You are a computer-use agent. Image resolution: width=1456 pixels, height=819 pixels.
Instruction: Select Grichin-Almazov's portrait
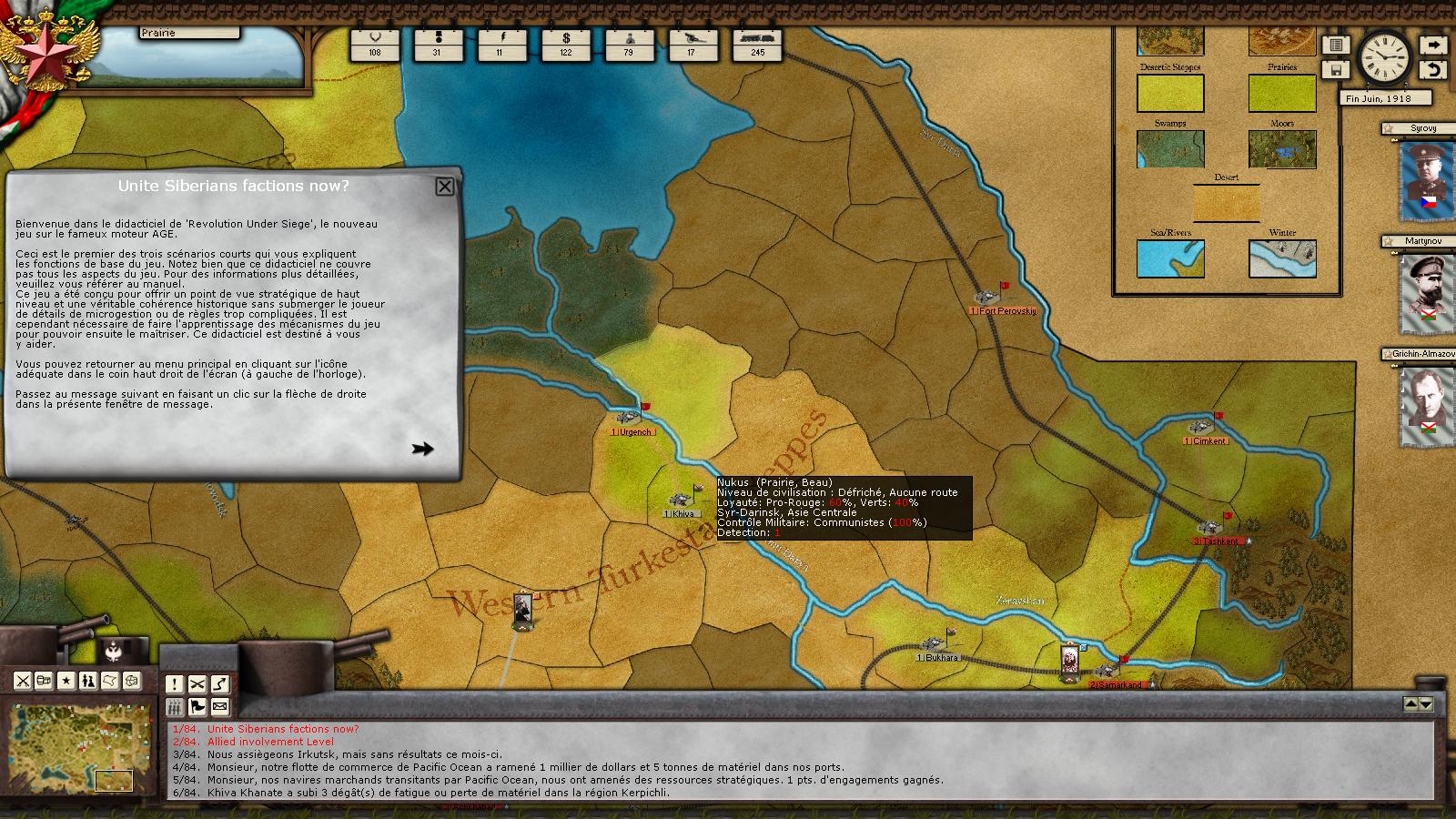tap(1424, 403)
